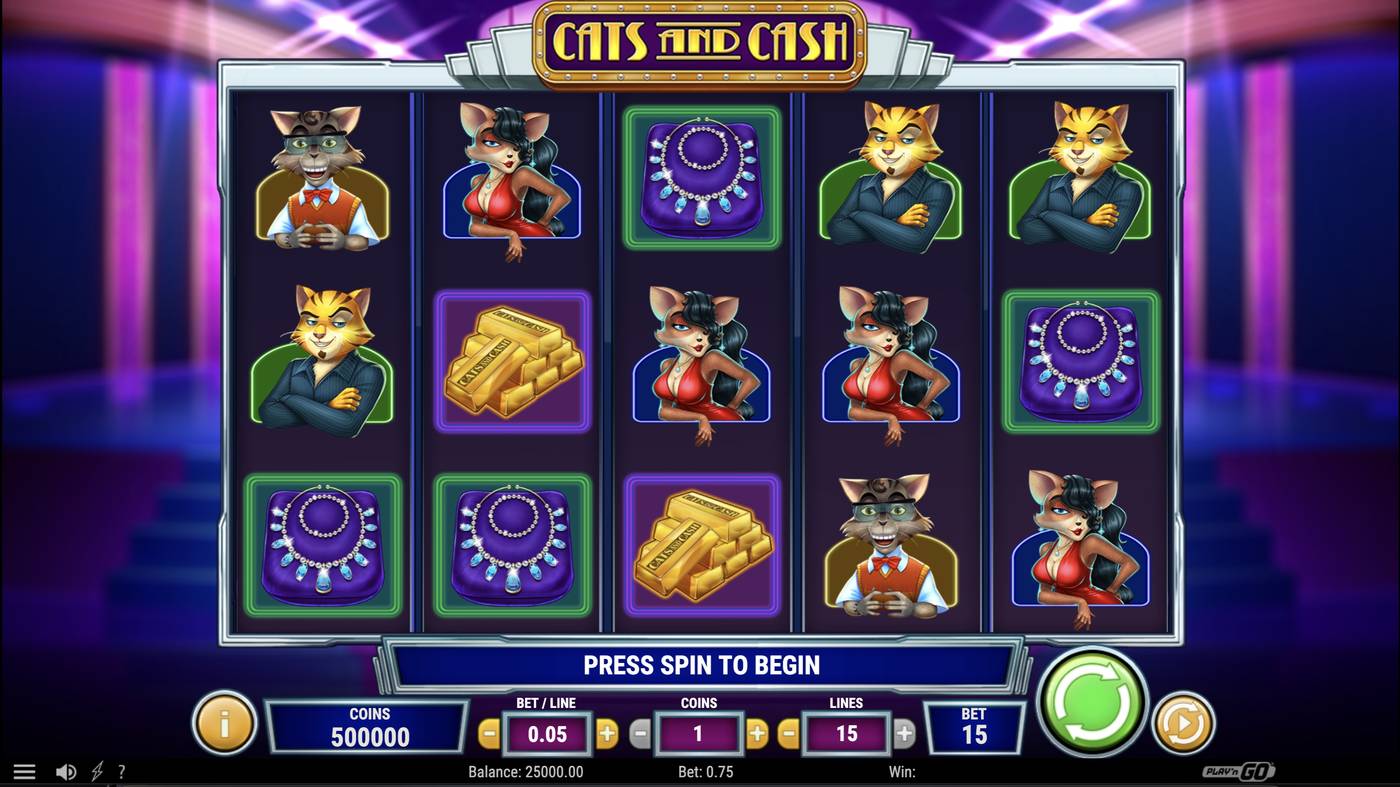
Task: Select the COINS 500000 balance display
Action: 368,725
